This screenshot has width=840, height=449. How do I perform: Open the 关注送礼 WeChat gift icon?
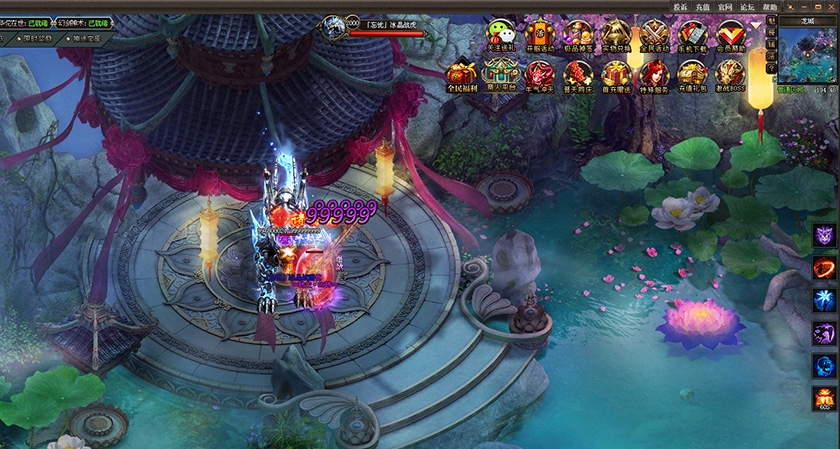coord(500,33)
